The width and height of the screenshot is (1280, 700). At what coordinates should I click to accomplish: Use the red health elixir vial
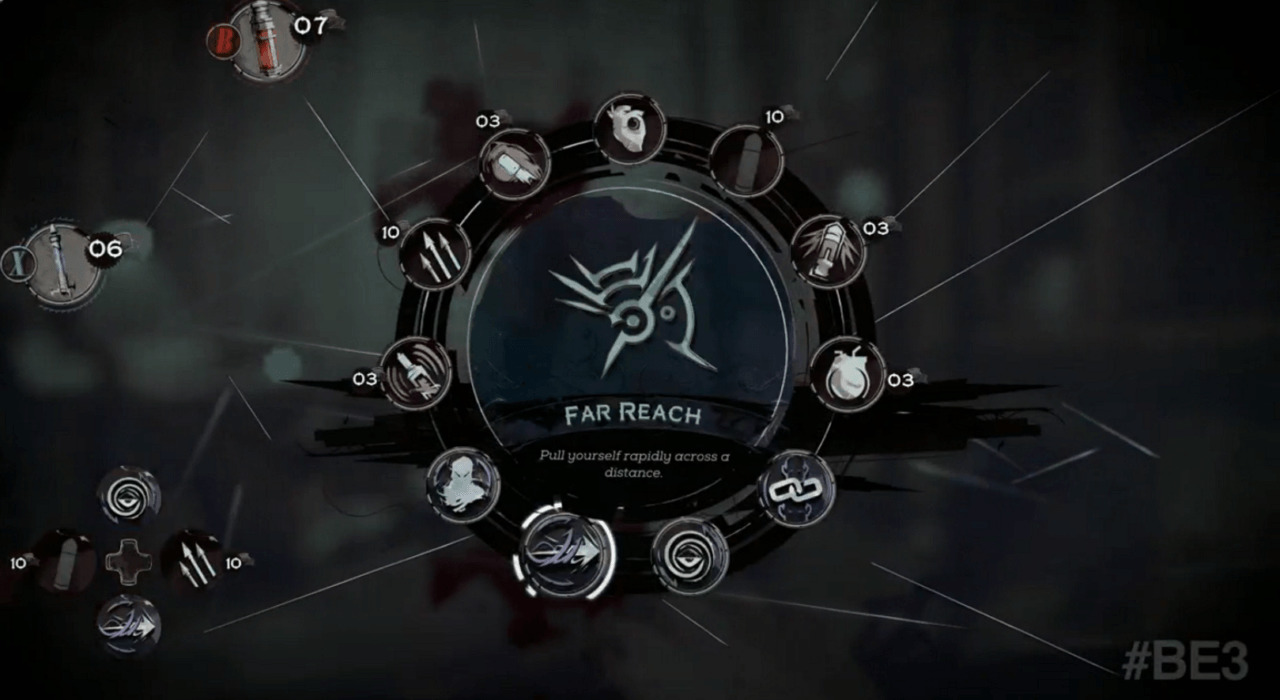(267, 40)
